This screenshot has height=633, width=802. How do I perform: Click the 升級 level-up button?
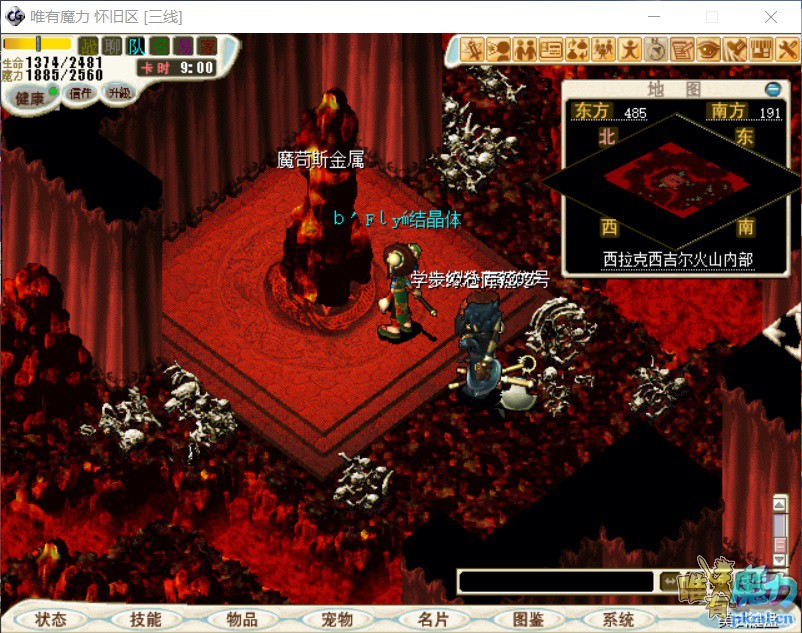pos(119,91)
